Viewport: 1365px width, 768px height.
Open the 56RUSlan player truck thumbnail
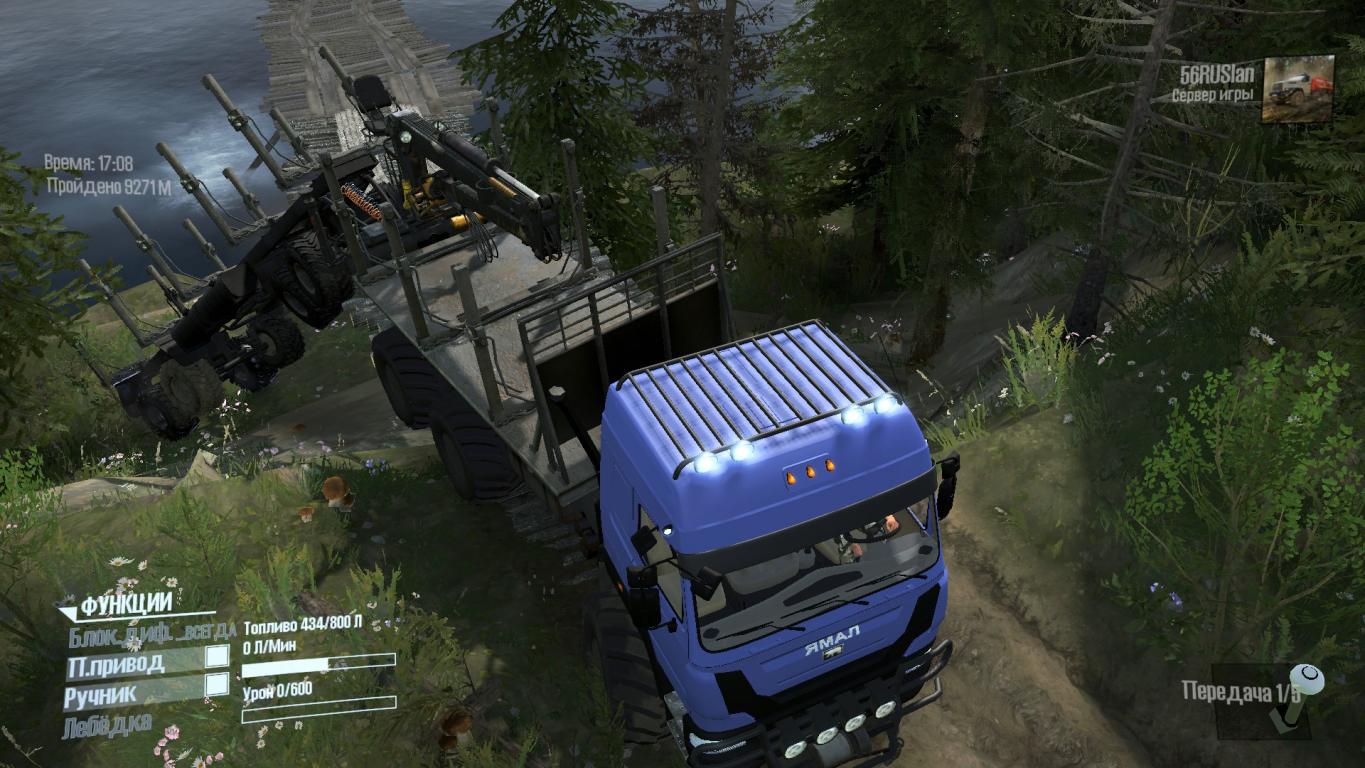click(1298, 88)
